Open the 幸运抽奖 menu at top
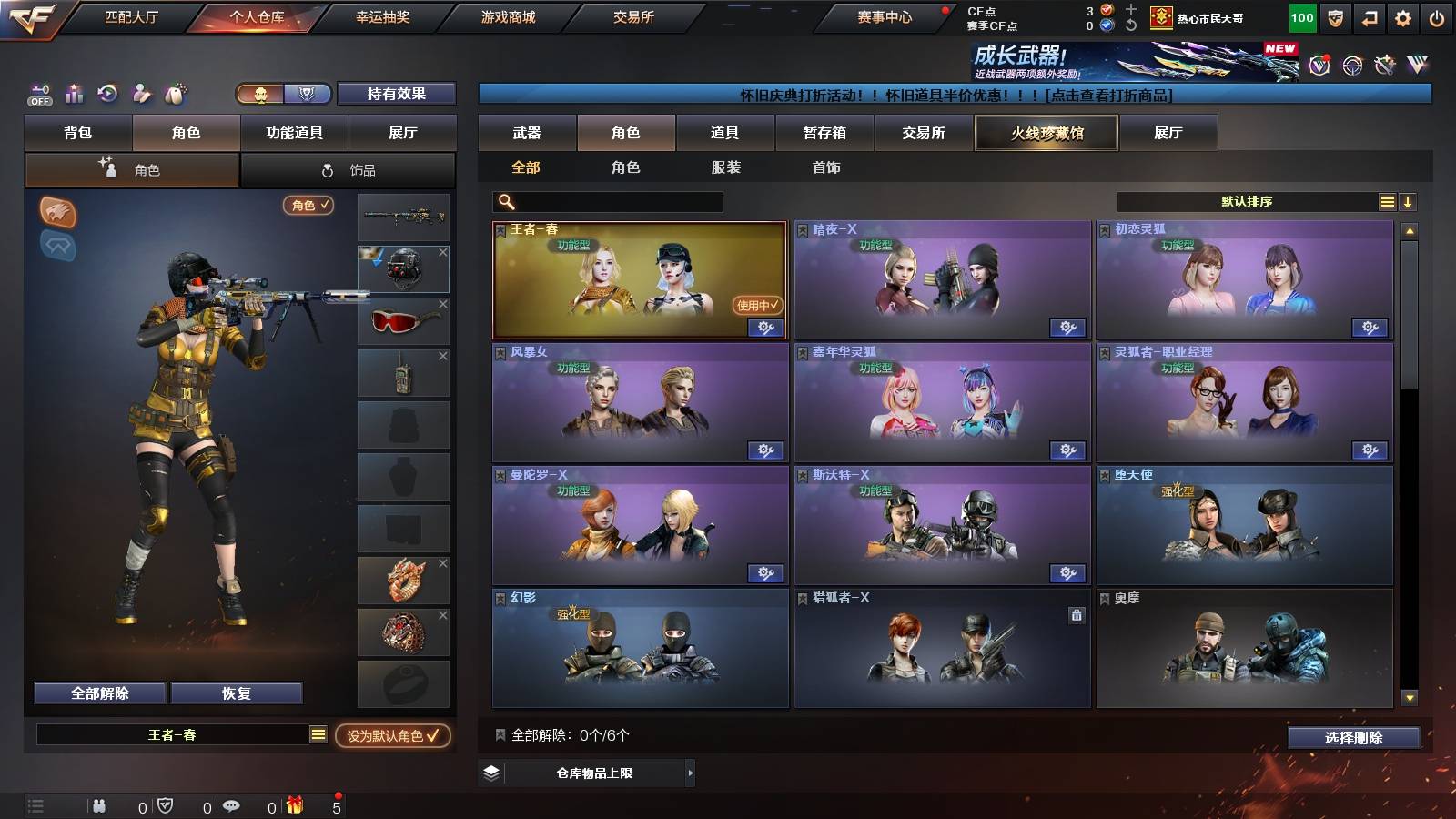 pyautogui.click(x=385, y=16)
